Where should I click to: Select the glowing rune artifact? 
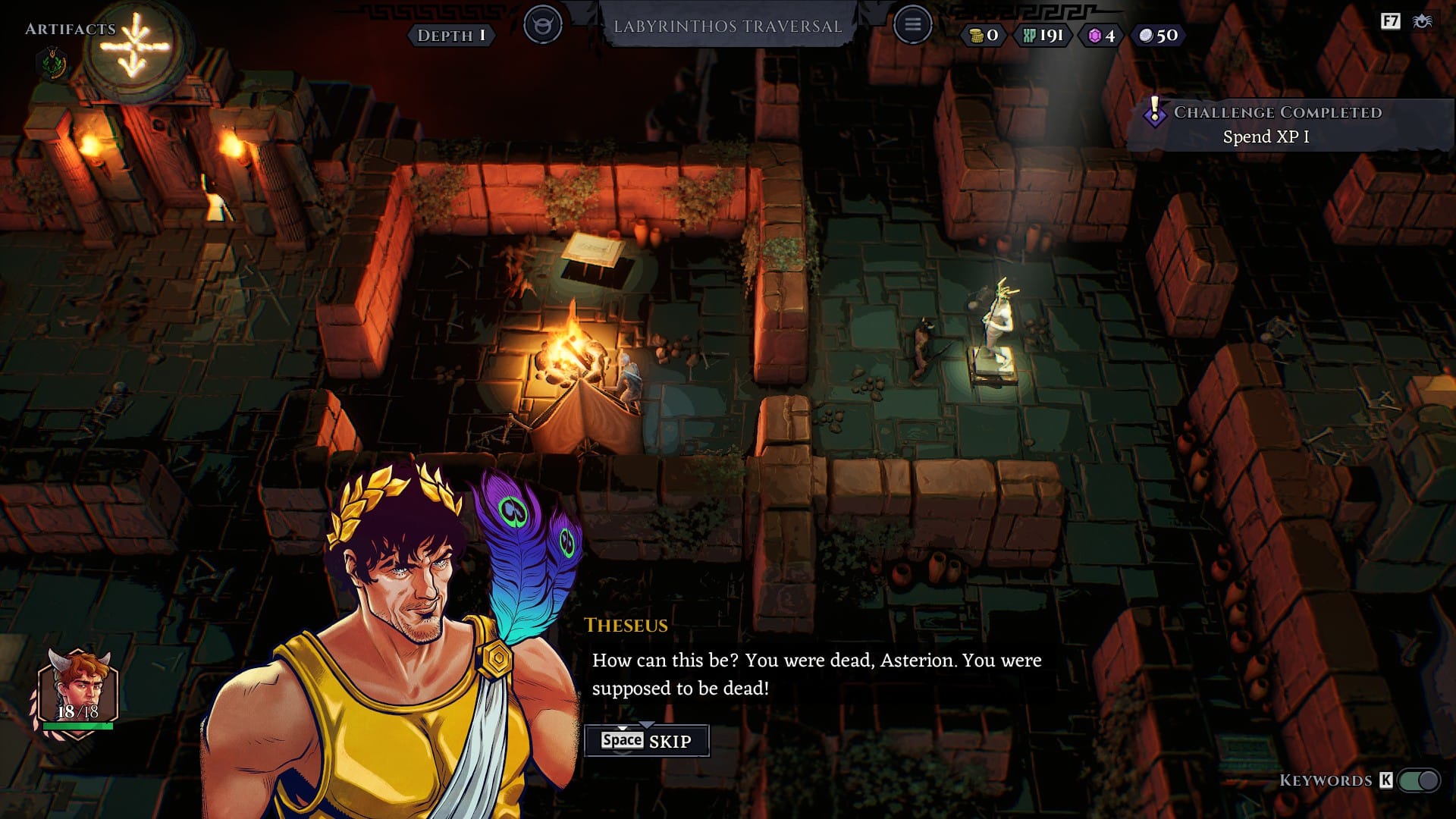(135, 47)
